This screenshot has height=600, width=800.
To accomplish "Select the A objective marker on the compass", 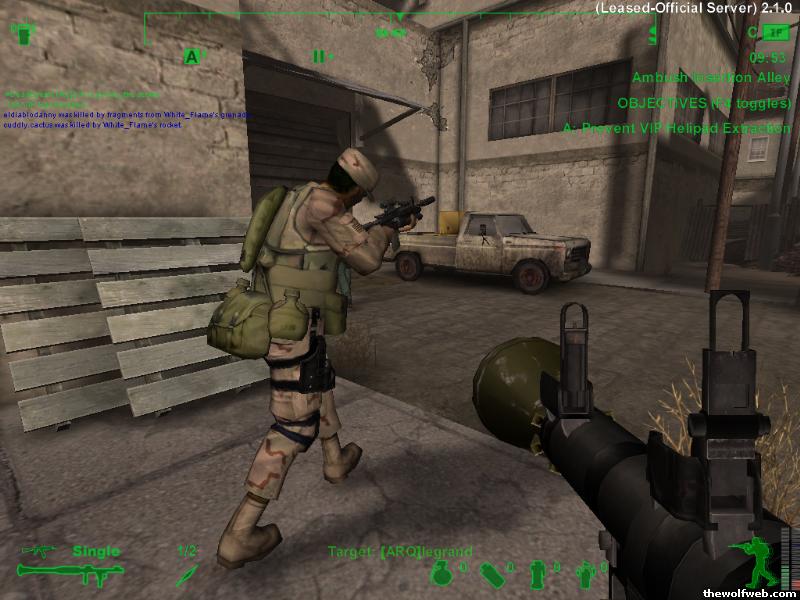I will (191, 57).
